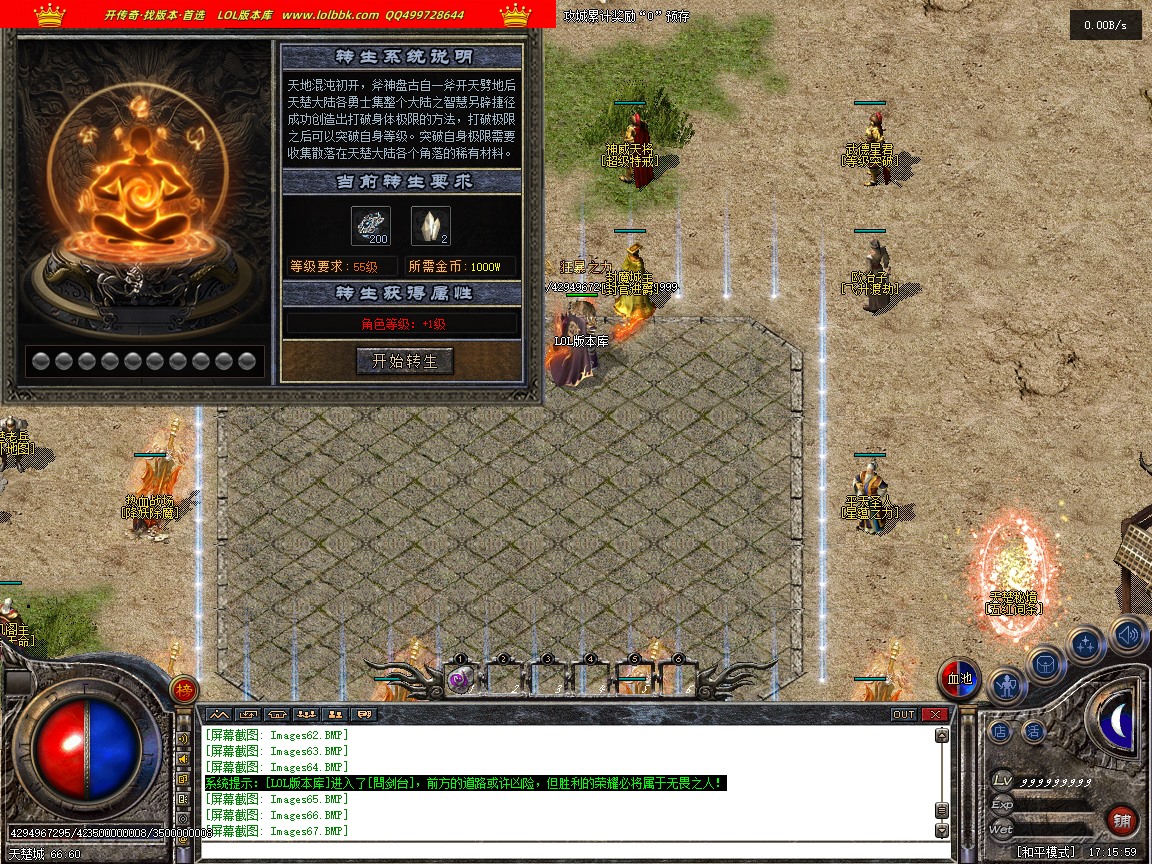
Task: Select the ore material requiring 200
Action: 370,226
